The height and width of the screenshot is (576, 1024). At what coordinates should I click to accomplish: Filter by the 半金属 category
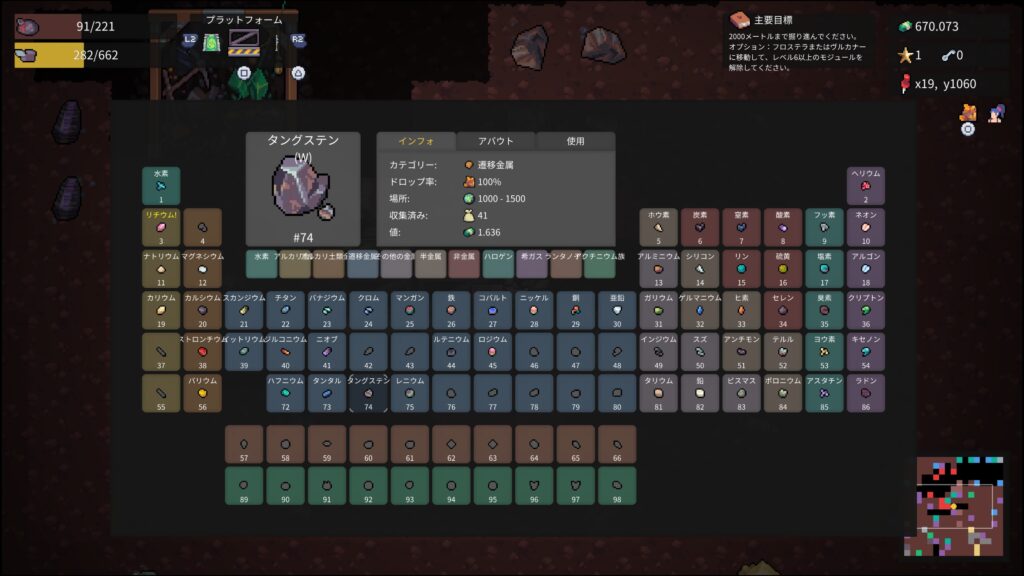pyautogui.click(x=430, y=264)
